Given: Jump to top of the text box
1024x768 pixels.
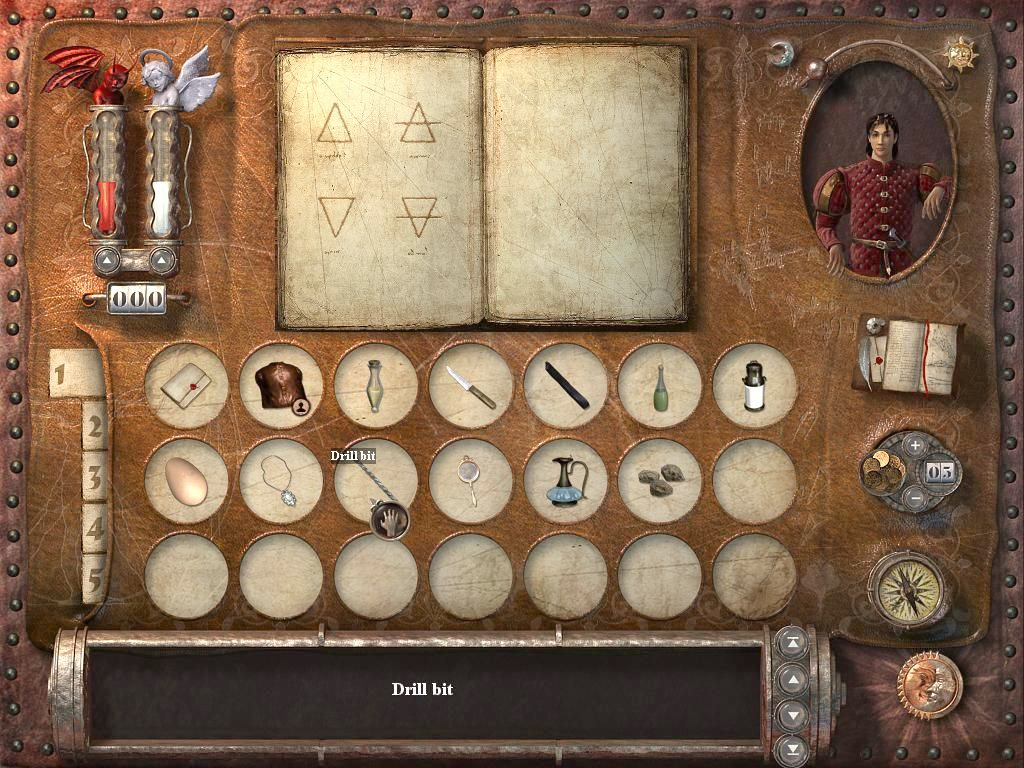Looking at the screenshot, I should click(x=793, y=645).
